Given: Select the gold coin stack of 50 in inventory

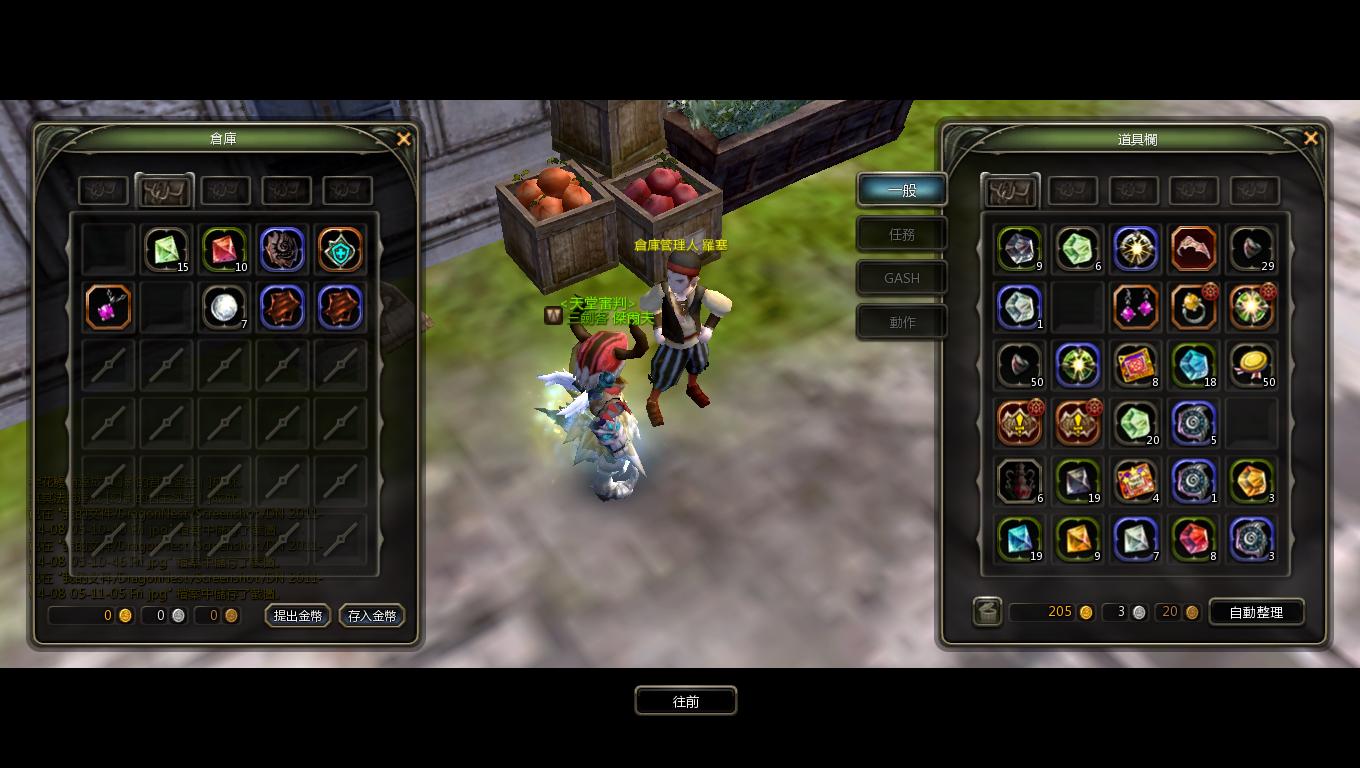Looking at the screenshot, I should (1251, 365).
